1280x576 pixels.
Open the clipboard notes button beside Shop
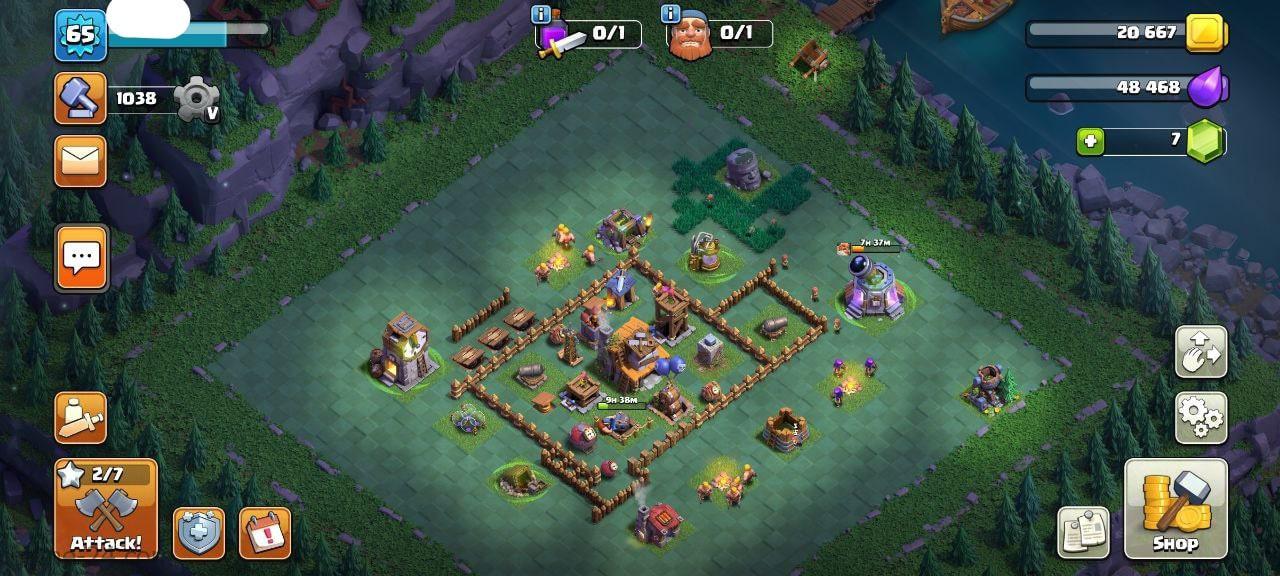coord(1084,532)
